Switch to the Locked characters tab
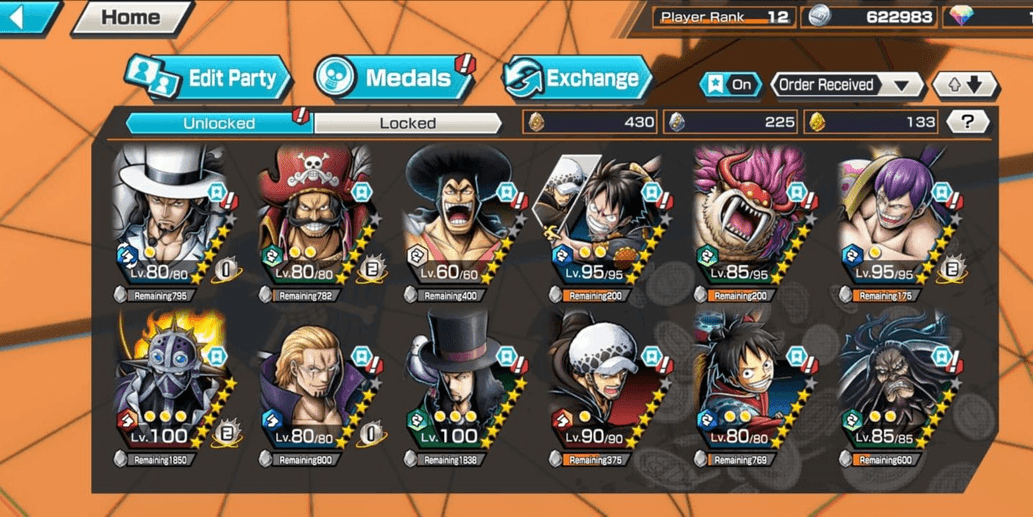This screenshot has width=1033, height=517. coord(407,123)
